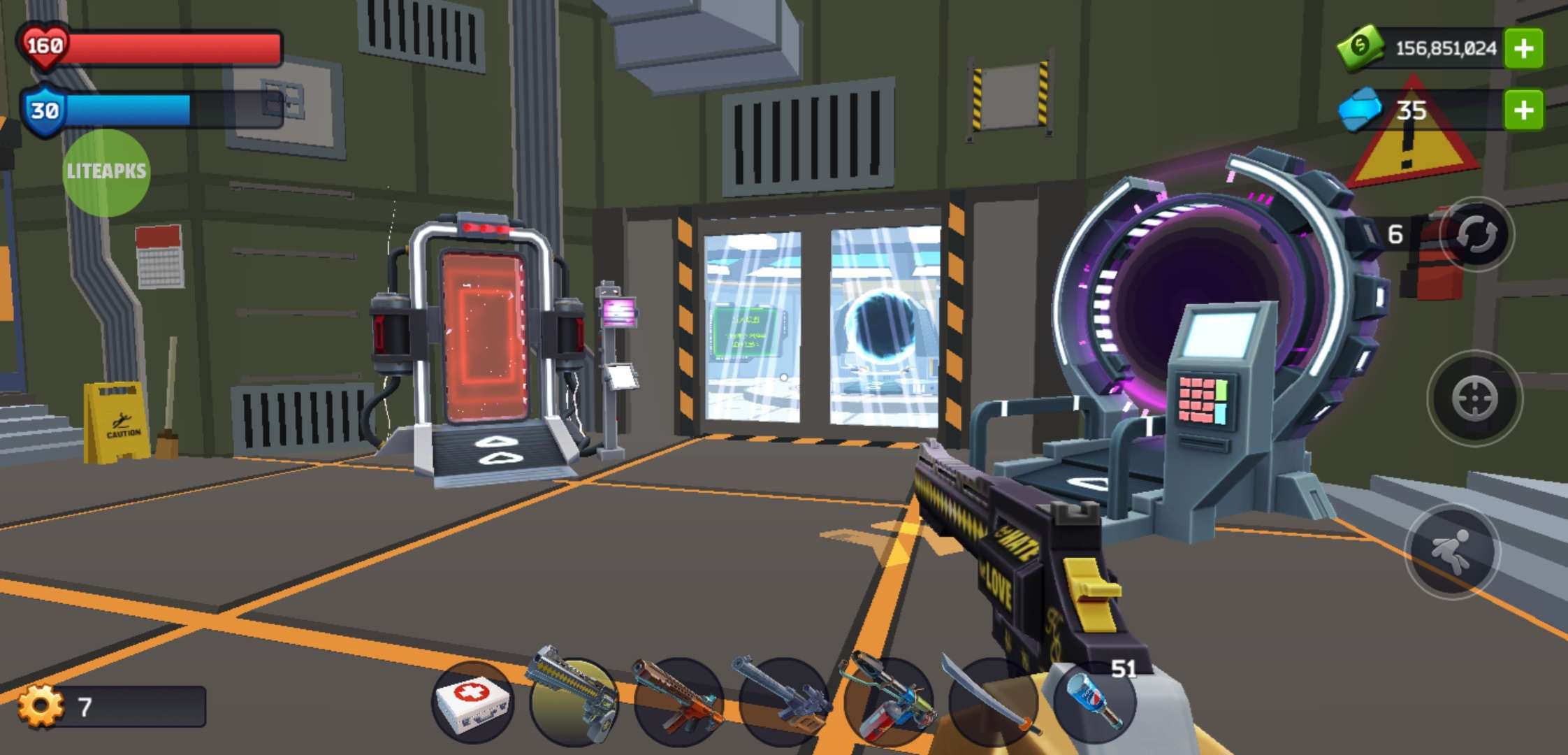Image resolution: width=1568 pixels, height=755 pixels.
Task: Buy more blue gems with plus button
Action: 1523,110
